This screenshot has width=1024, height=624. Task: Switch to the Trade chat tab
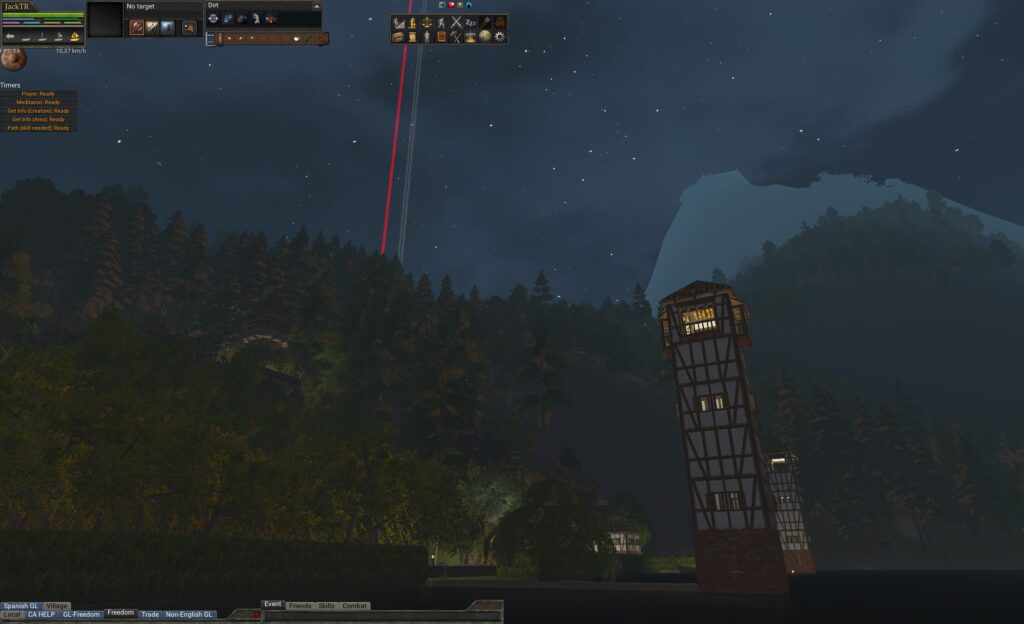[x=150, y=614]
